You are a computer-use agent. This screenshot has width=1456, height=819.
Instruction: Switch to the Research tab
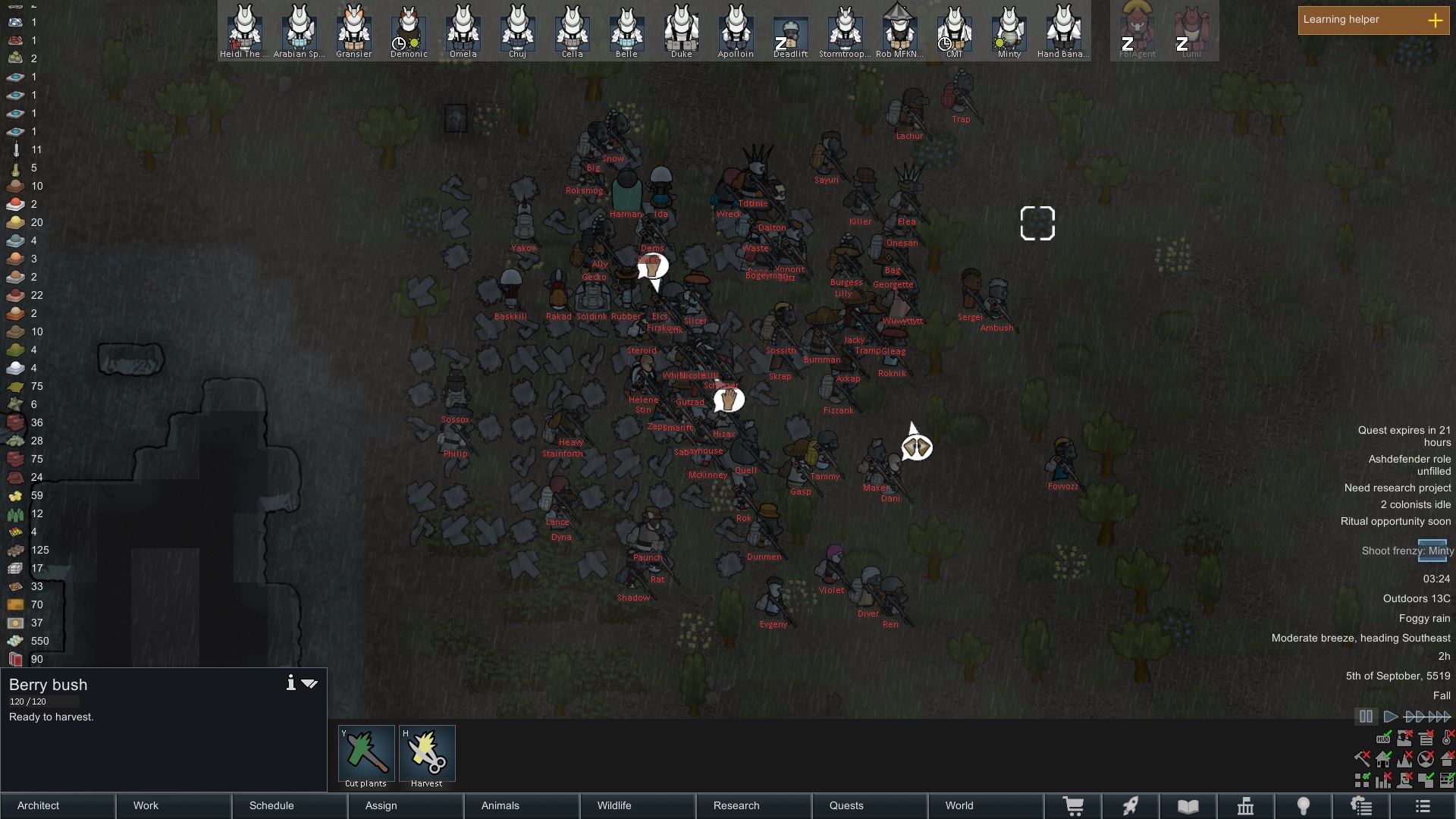coord(736,805)
